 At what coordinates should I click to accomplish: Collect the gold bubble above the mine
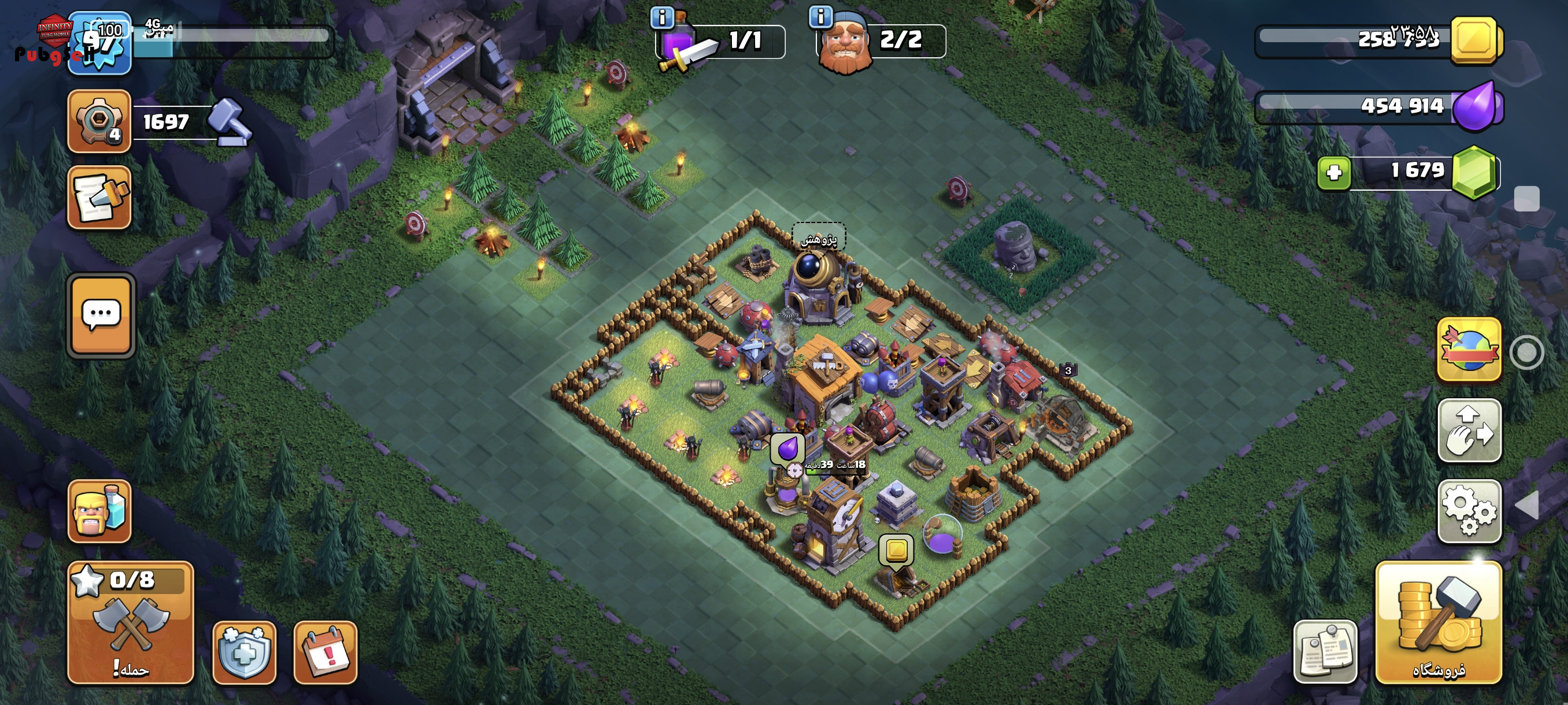(x=896, y=550)
